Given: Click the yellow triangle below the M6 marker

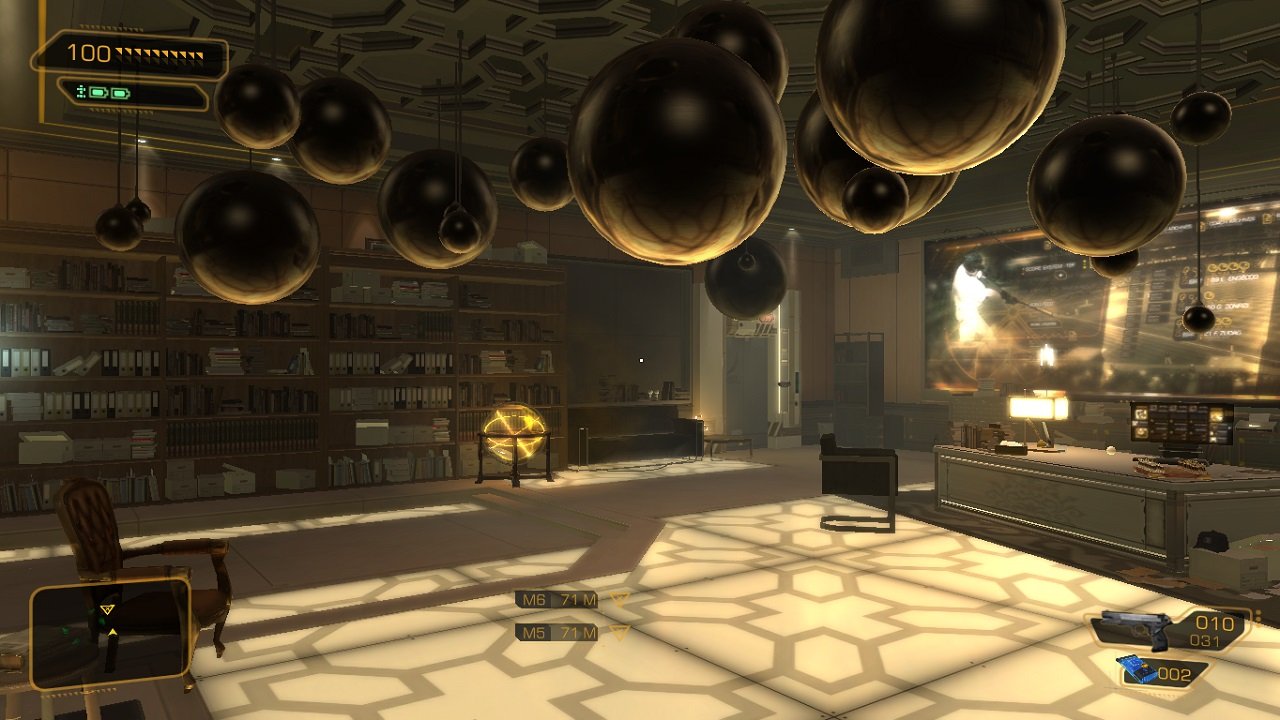Looking at the screenshot, I should (620, 600).
